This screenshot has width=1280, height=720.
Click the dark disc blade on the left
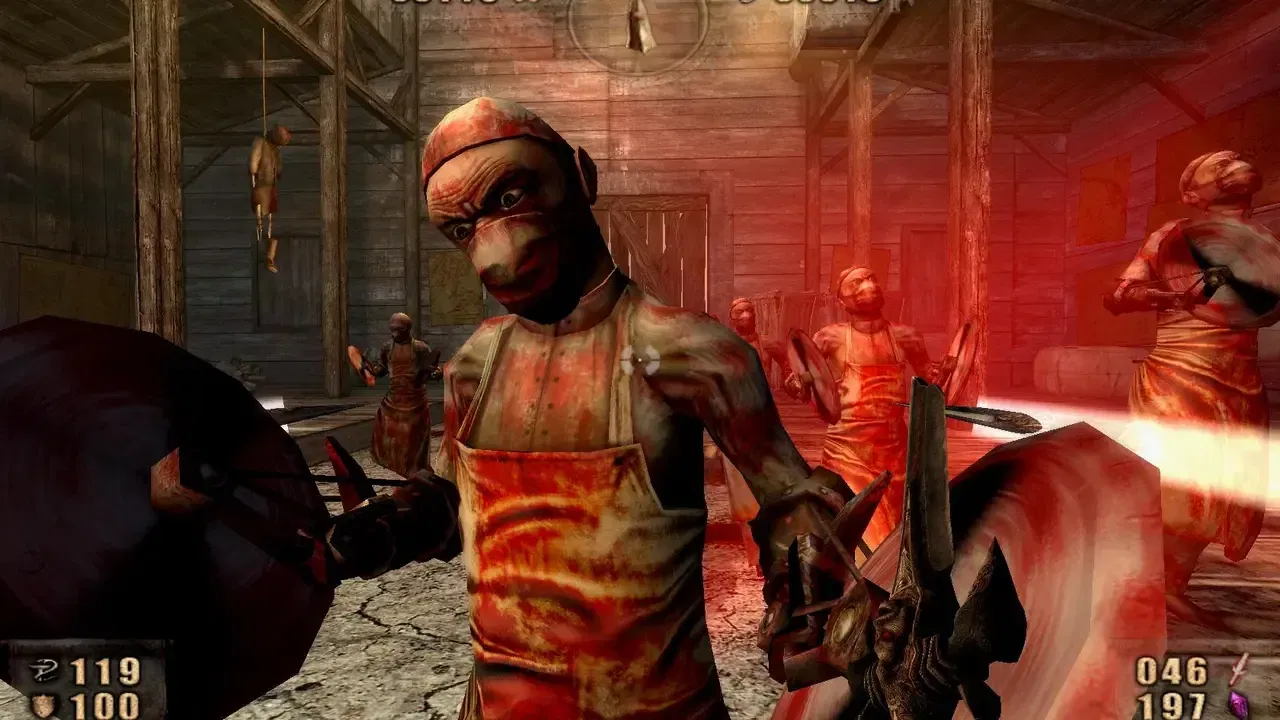[150, 480]
